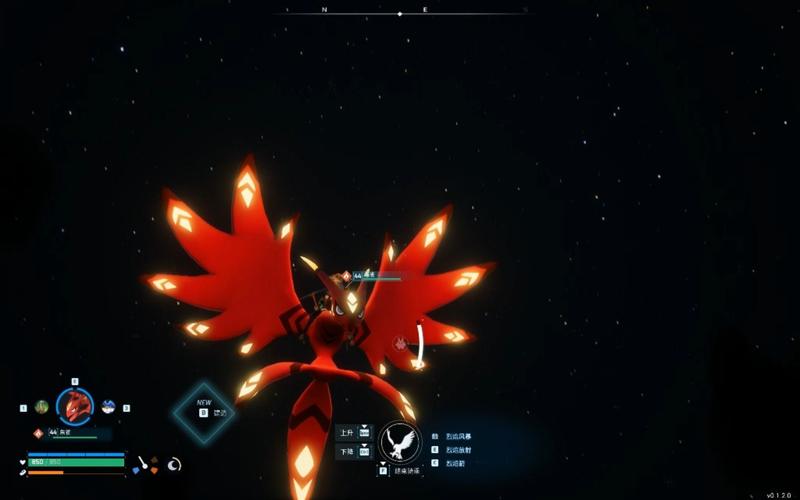The height and width of the screenshot is (500, 800).
Task: Switch to the blue-and-white pal icon
Action: point(108,407)
